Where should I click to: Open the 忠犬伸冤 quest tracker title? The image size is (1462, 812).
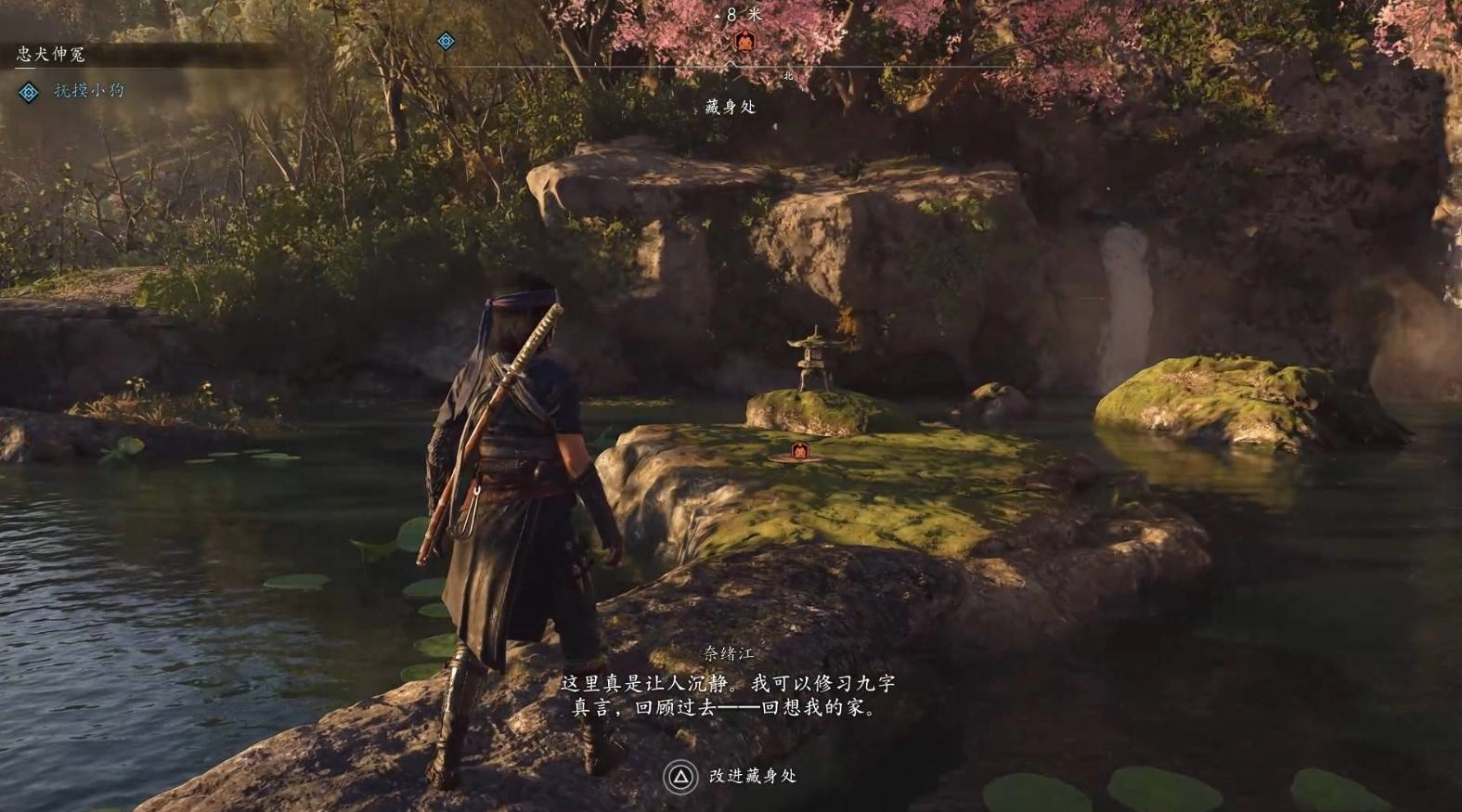tap(50, 55)
